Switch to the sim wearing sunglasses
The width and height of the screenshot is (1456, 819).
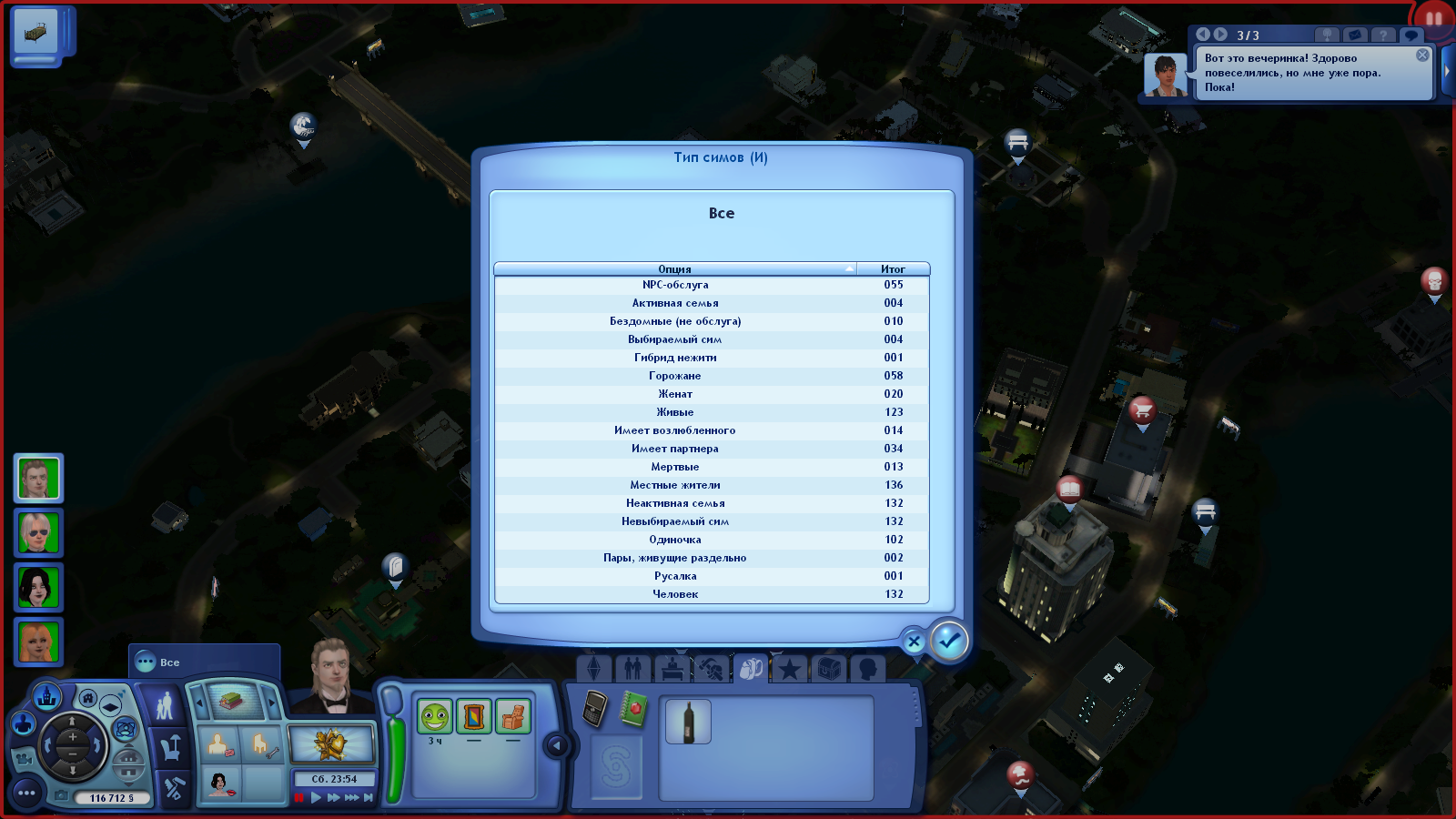coord(38,532)
